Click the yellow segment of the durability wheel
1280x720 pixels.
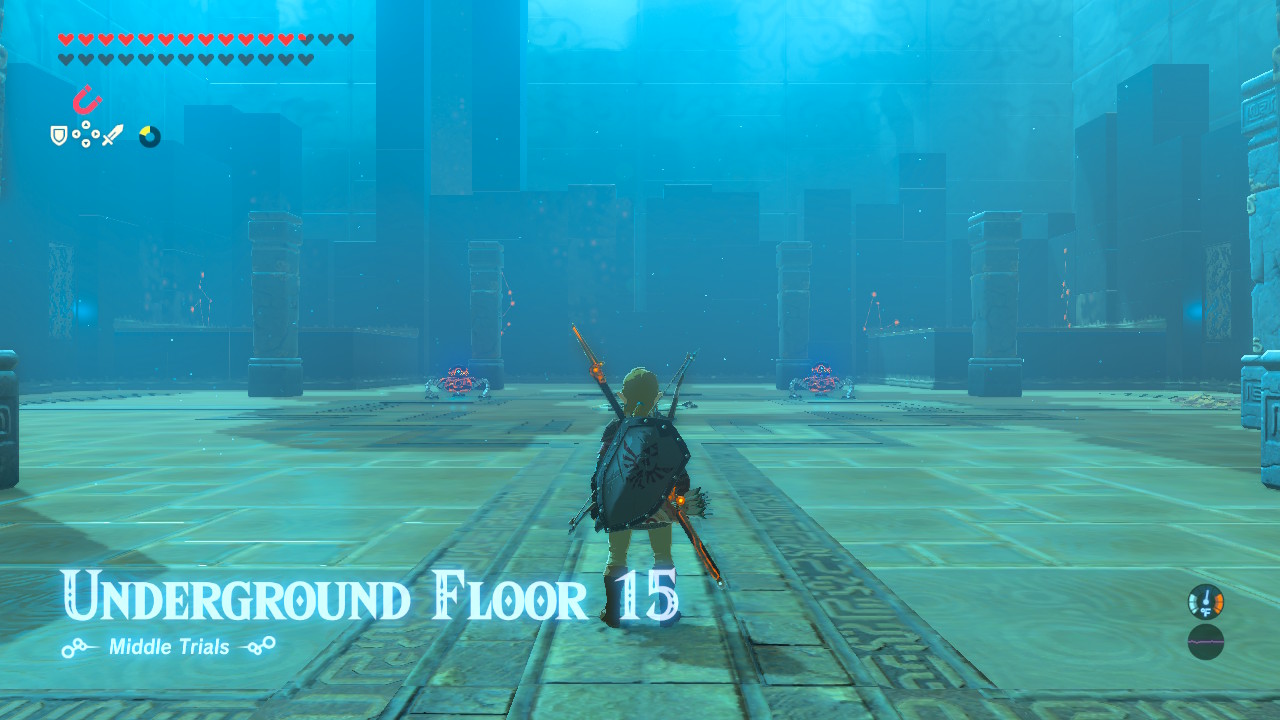tap(146, 130)
